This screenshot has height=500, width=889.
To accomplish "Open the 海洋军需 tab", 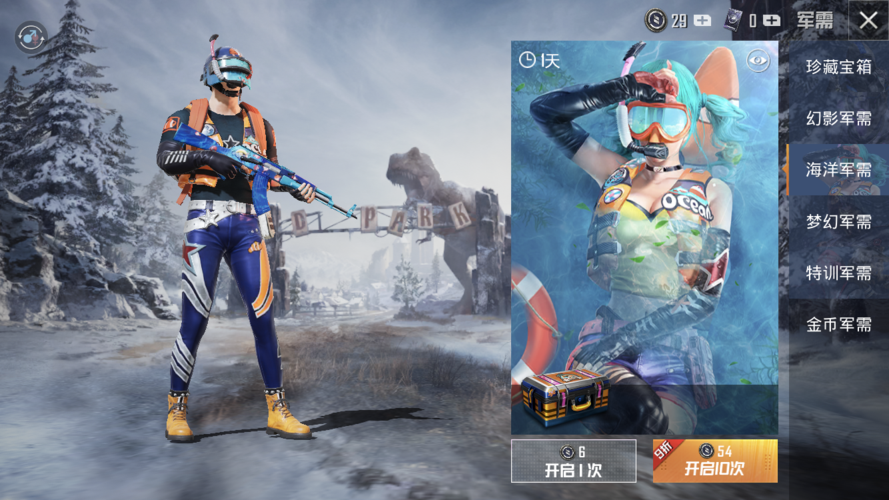I will 838,170.
